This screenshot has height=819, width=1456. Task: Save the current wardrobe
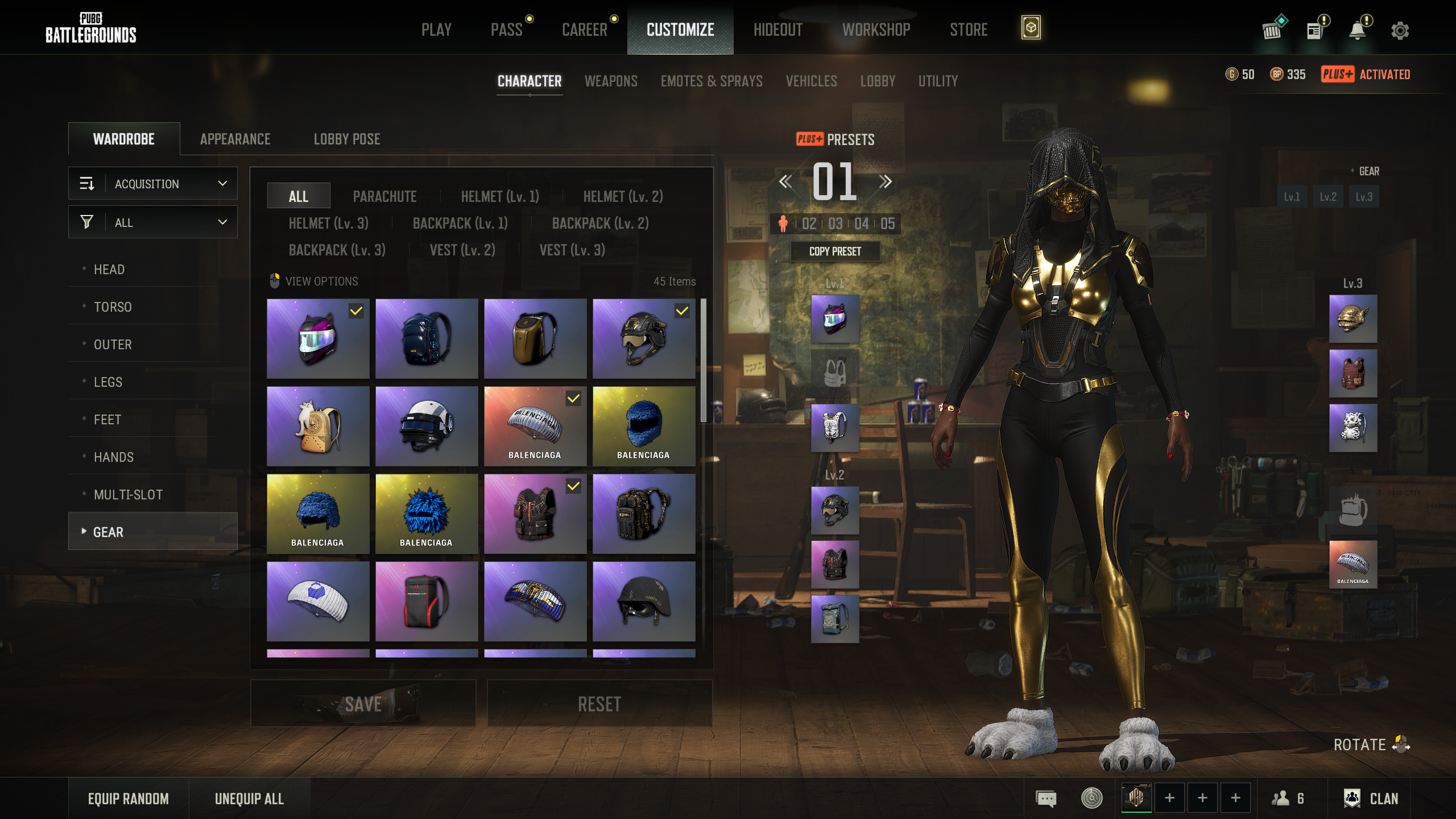(x=363, y=704)
